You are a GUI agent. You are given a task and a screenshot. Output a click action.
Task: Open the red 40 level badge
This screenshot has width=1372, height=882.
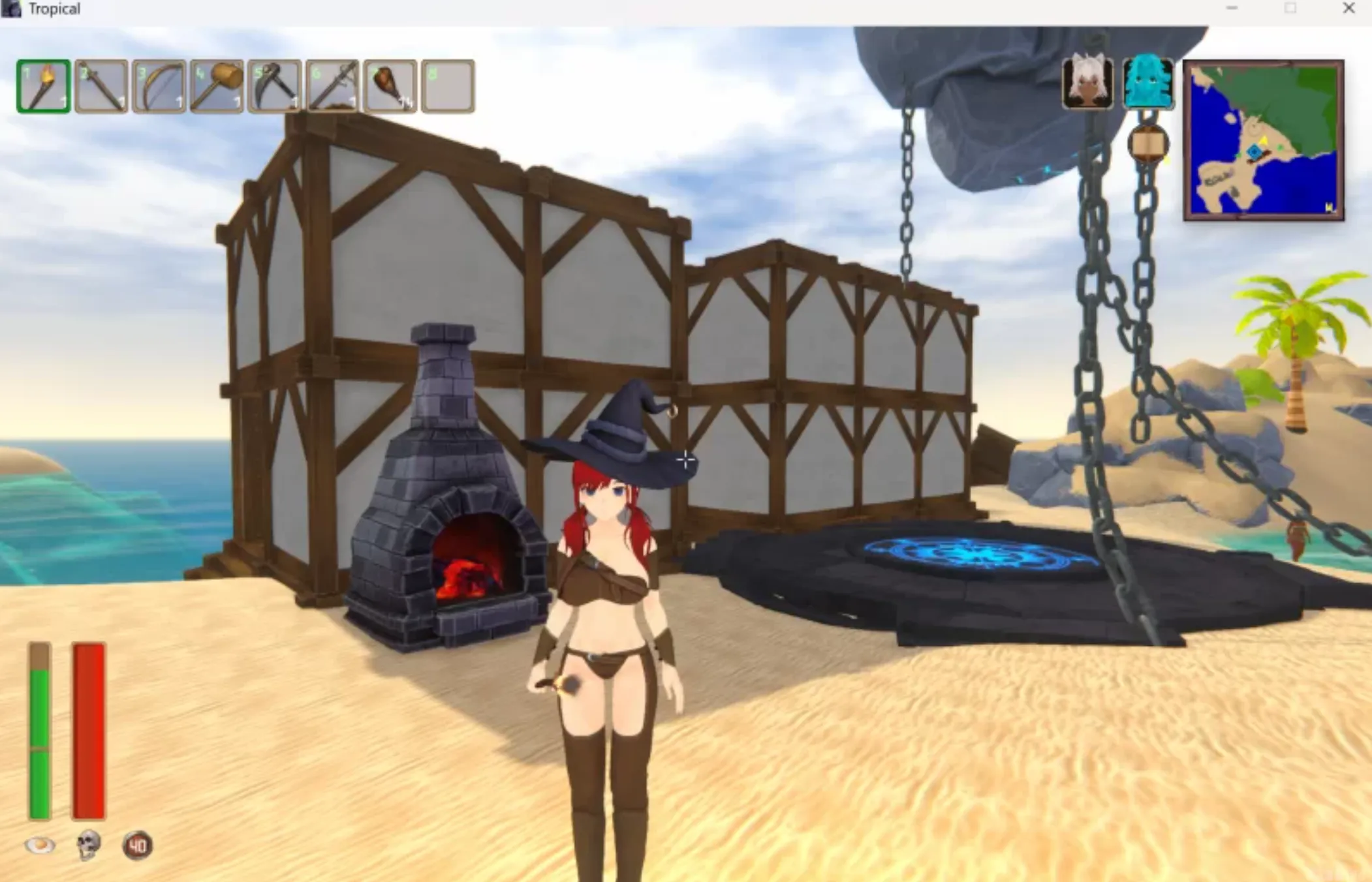click(x=140, y=845)
